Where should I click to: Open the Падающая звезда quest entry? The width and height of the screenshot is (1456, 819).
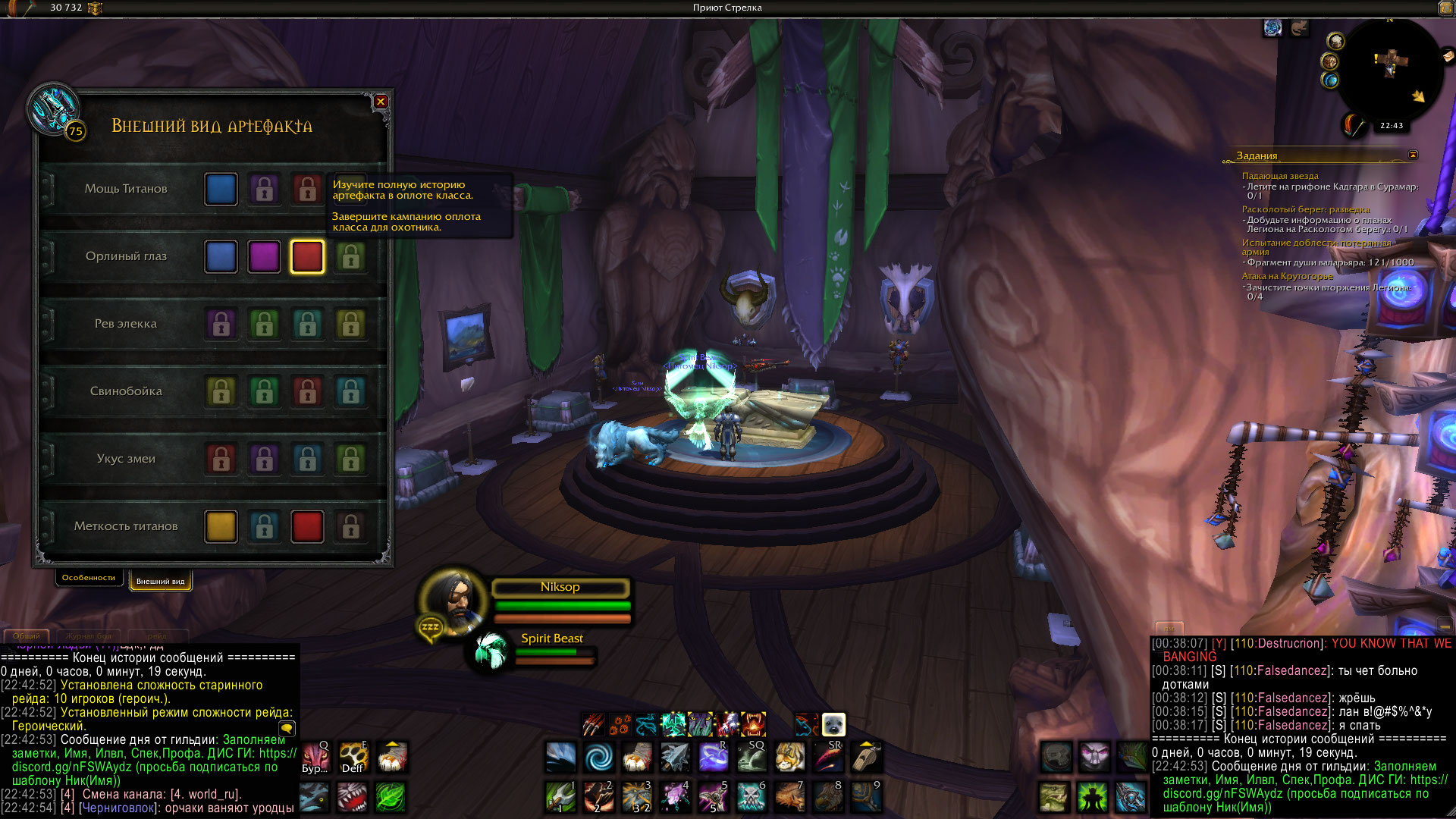[1280, 176]
